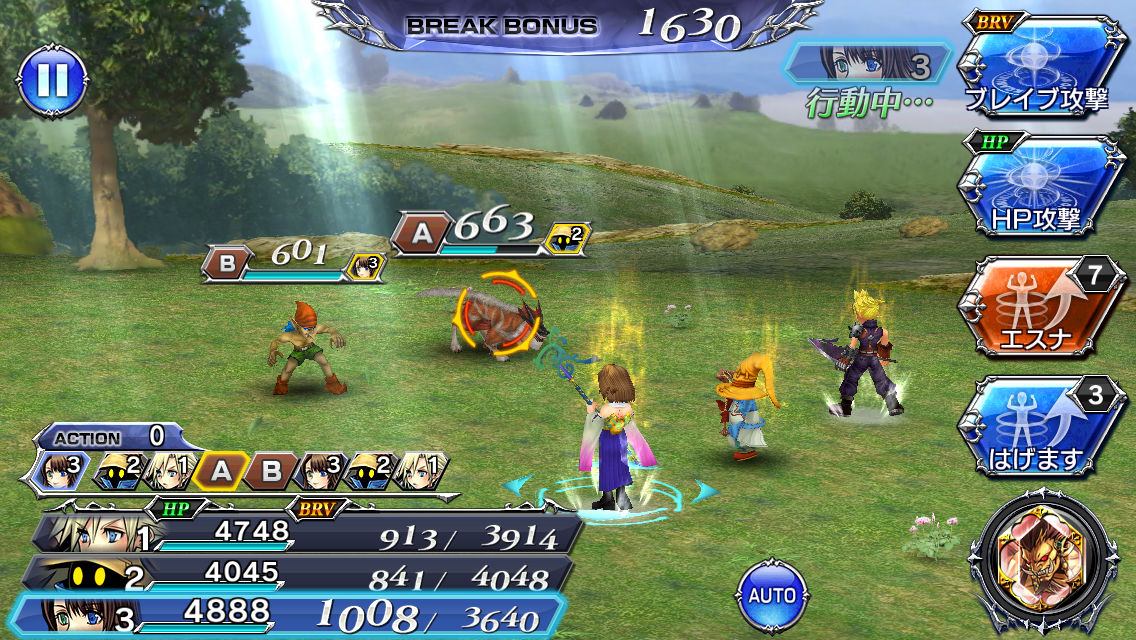This screenshot has width=1136, height=640.
Task: Select the black mage's party status row
Action: coord(300,574)
